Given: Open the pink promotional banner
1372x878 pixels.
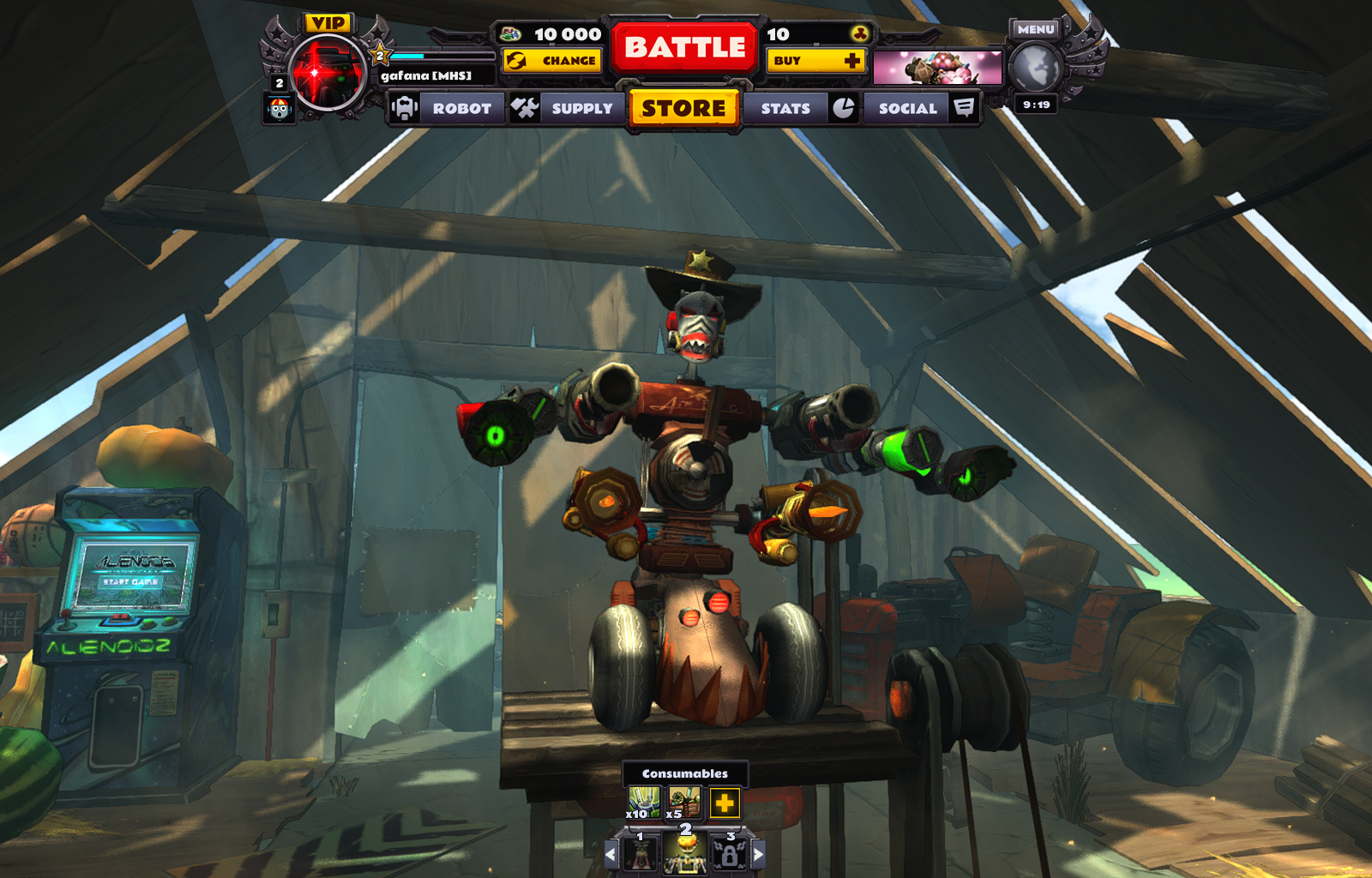Looking at the screenshot, I should pos(936,68).
